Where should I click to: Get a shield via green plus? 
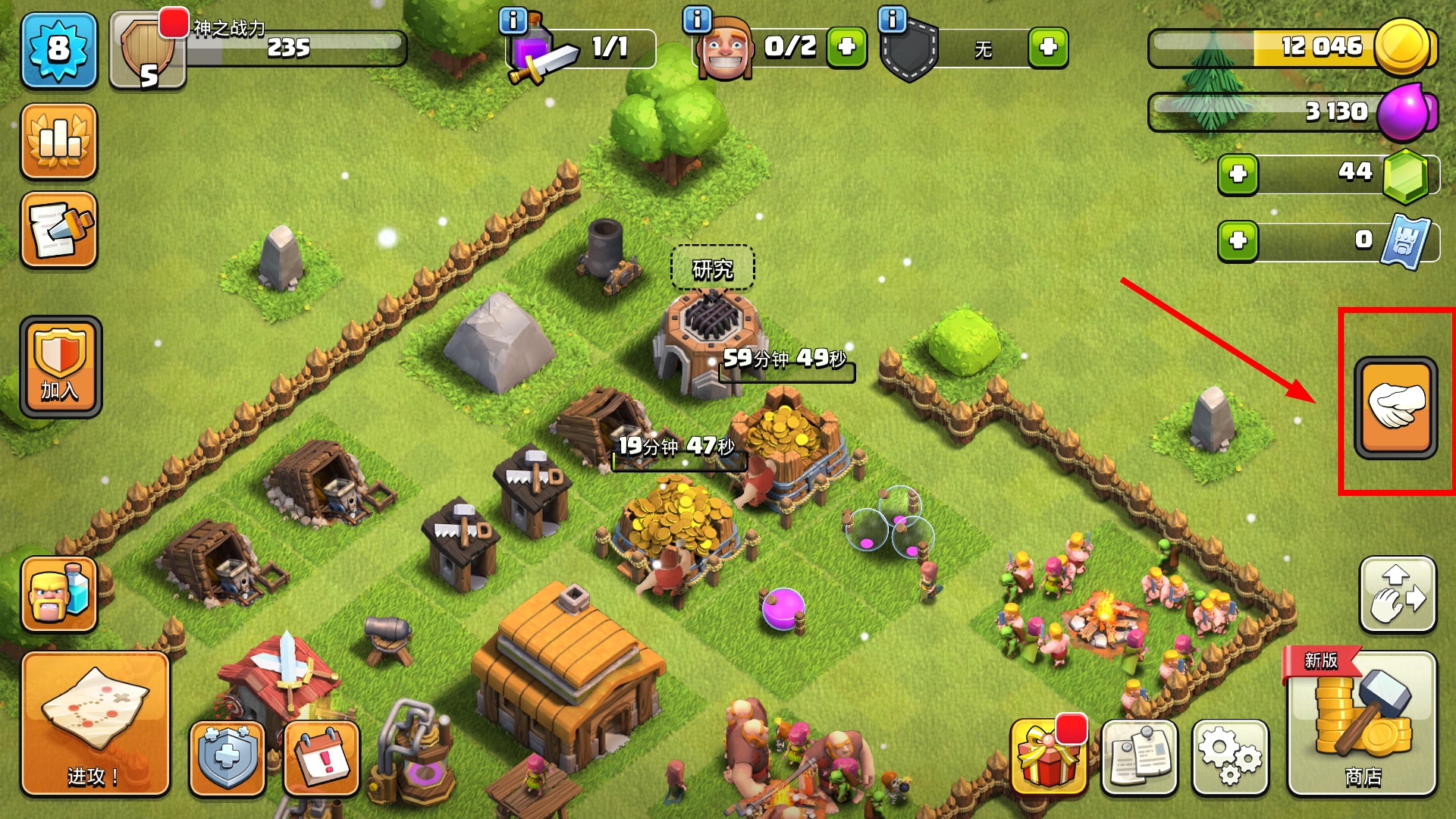coord(1048,48)
